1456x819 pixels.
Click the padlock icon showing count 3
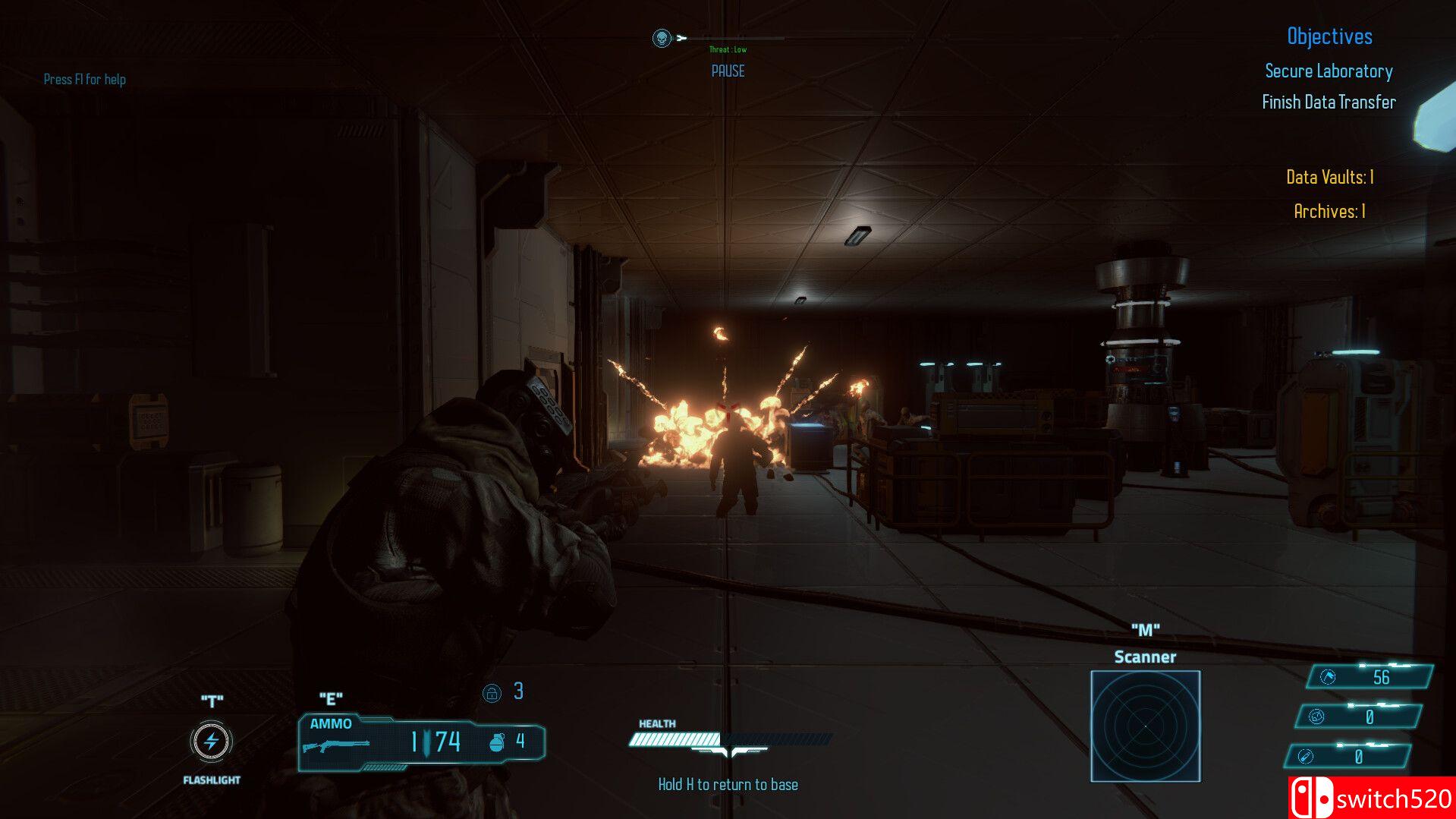(493, 691)
